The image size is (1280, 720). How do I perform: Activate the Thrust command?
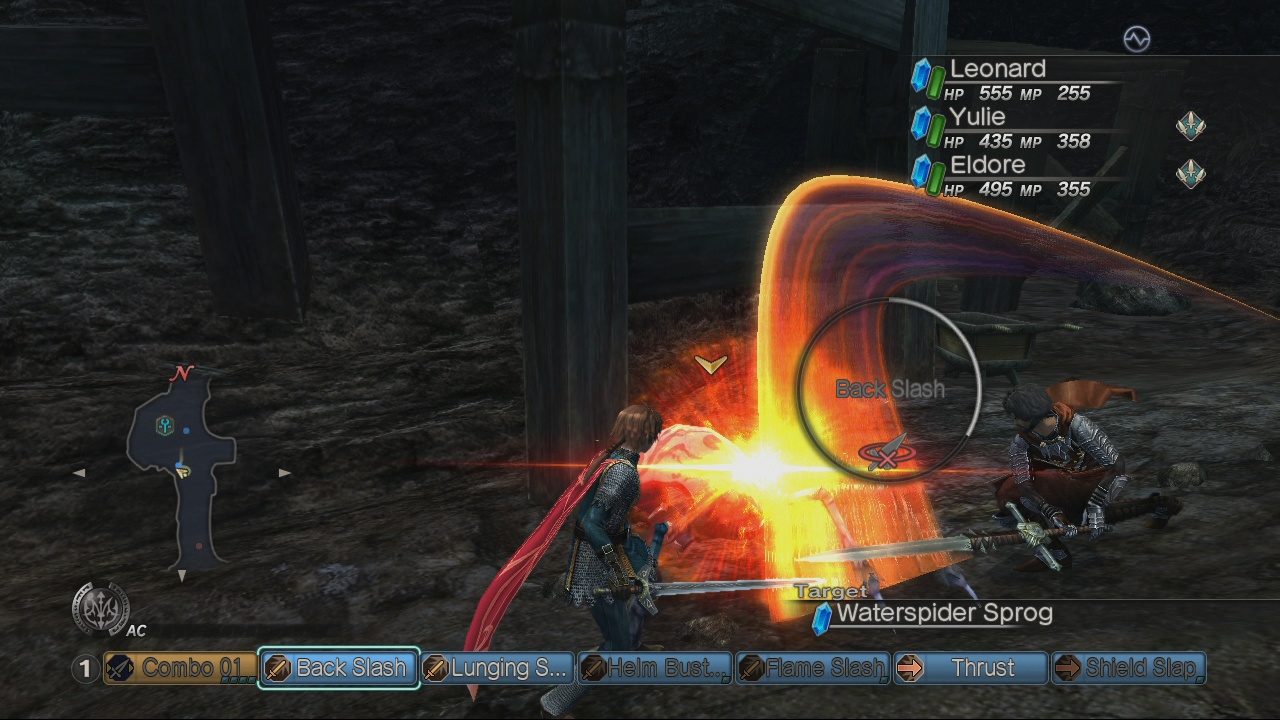(x=972, y=668)
